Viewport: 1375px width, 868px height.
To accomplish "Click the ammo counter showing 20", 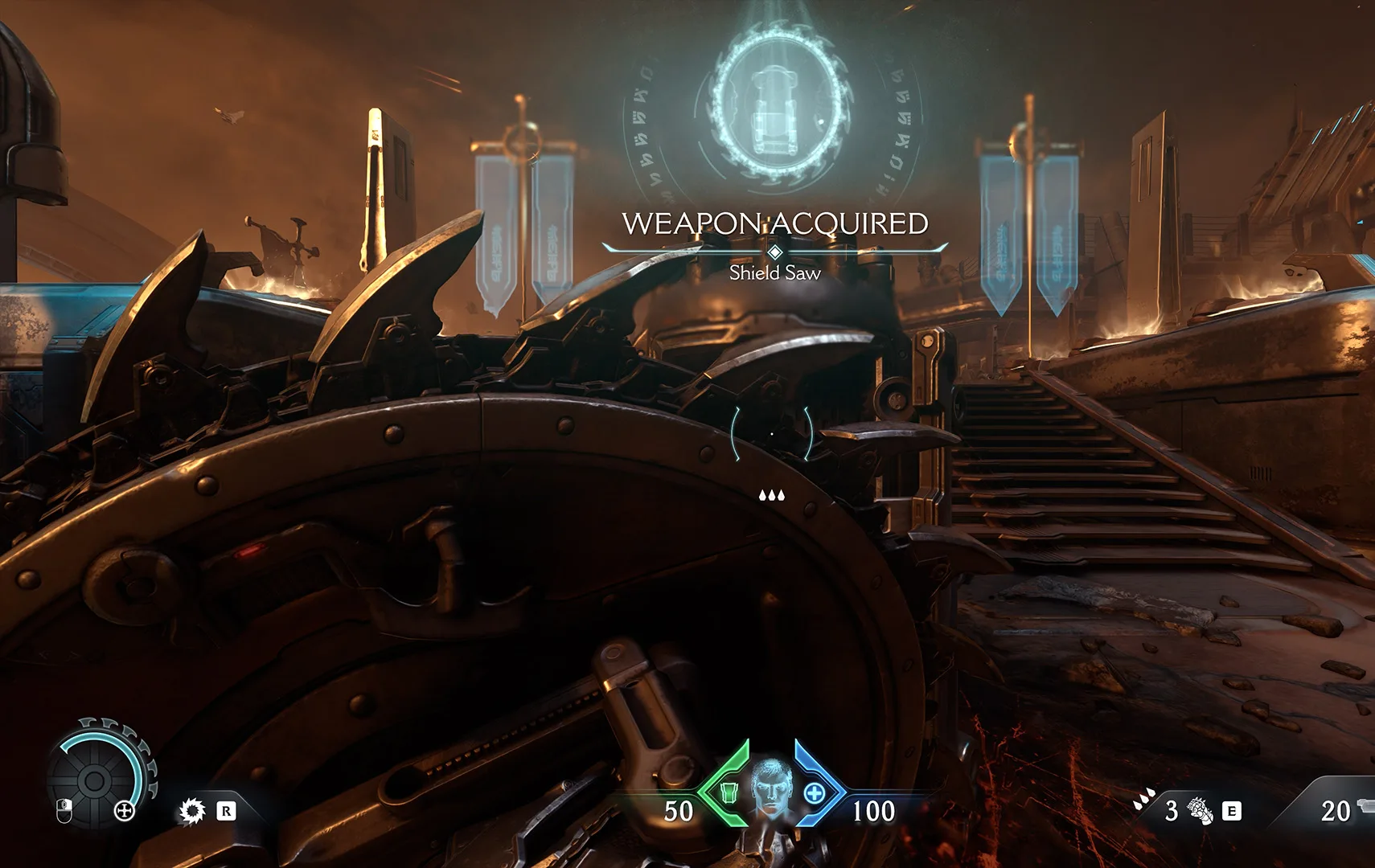I will coord(1336,810).
